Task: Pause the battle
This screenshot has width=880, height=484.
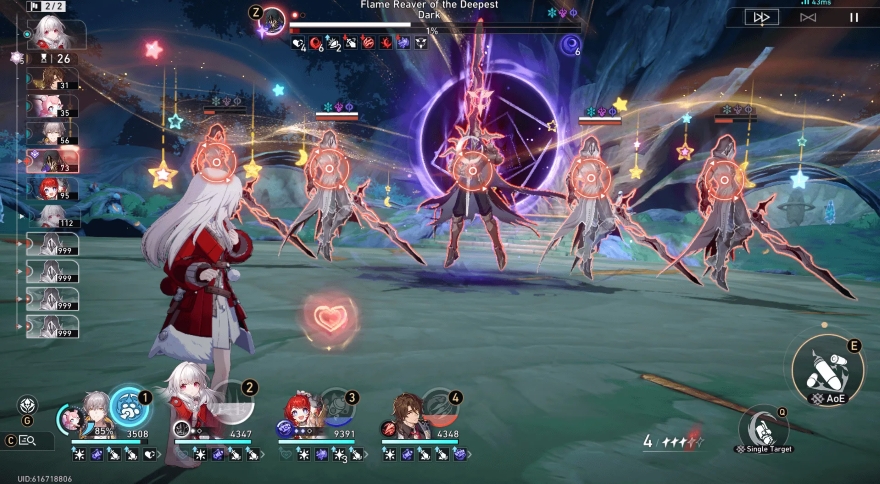Action: (853, 17)
